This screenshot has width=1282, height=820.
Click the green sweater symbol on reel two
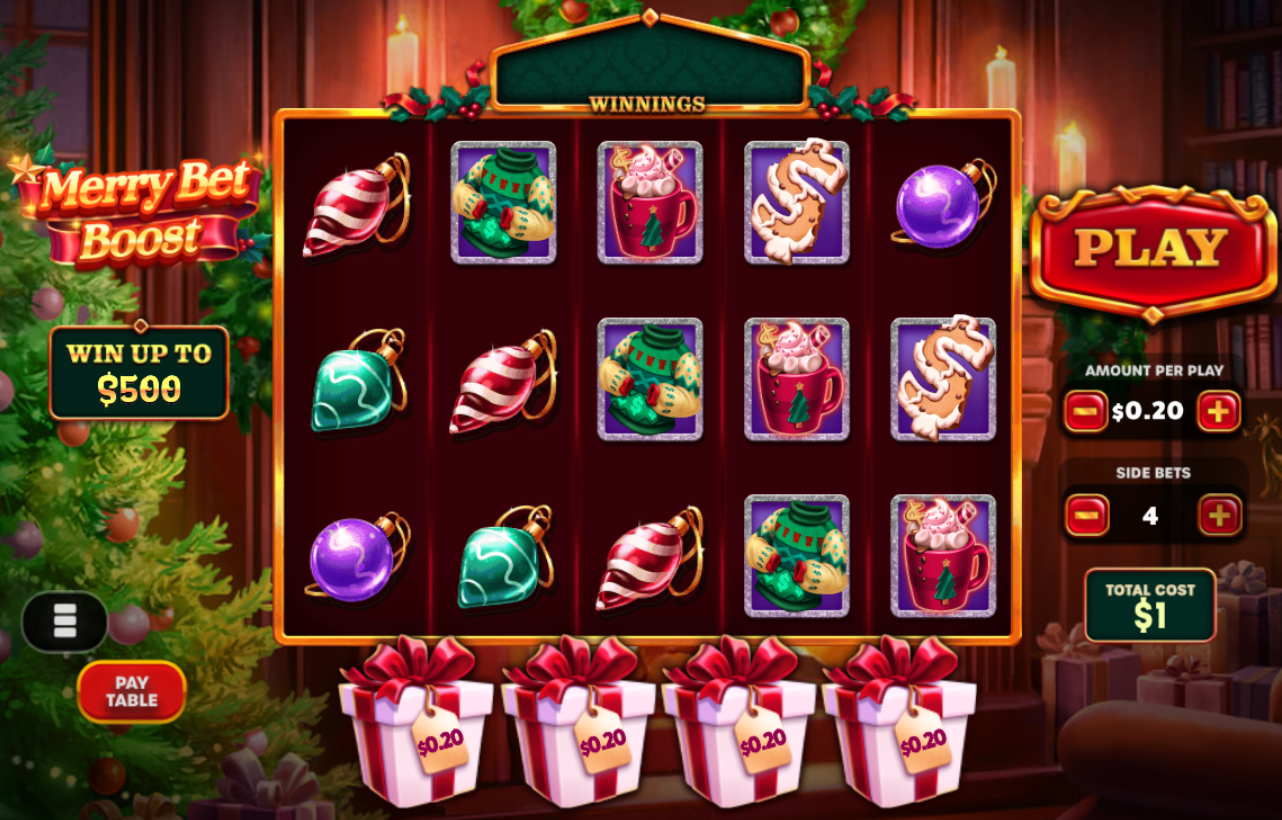coord(502,204)
